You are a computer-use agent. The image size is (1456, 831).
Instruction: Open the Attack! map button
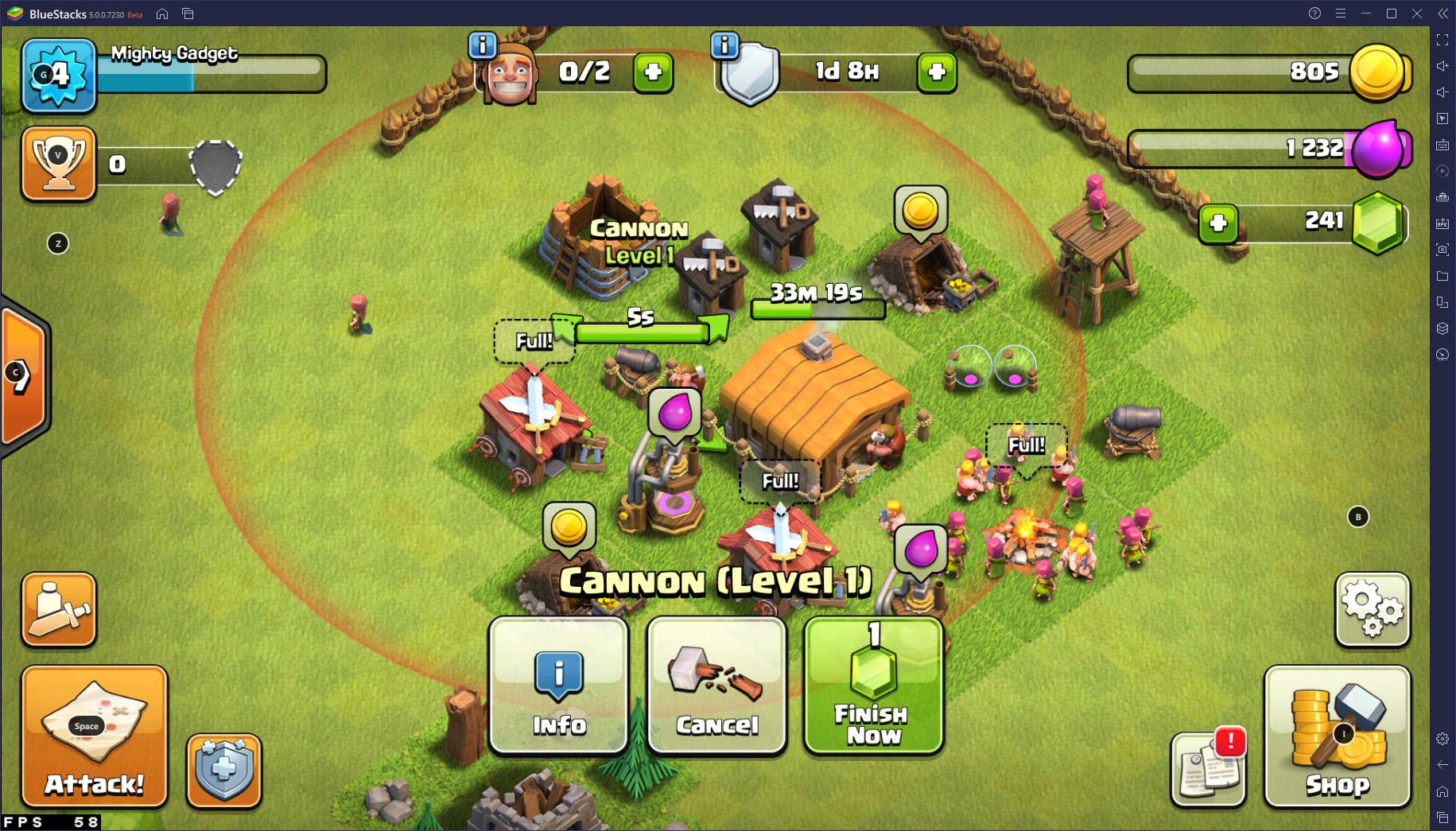[x=94, y=736]
